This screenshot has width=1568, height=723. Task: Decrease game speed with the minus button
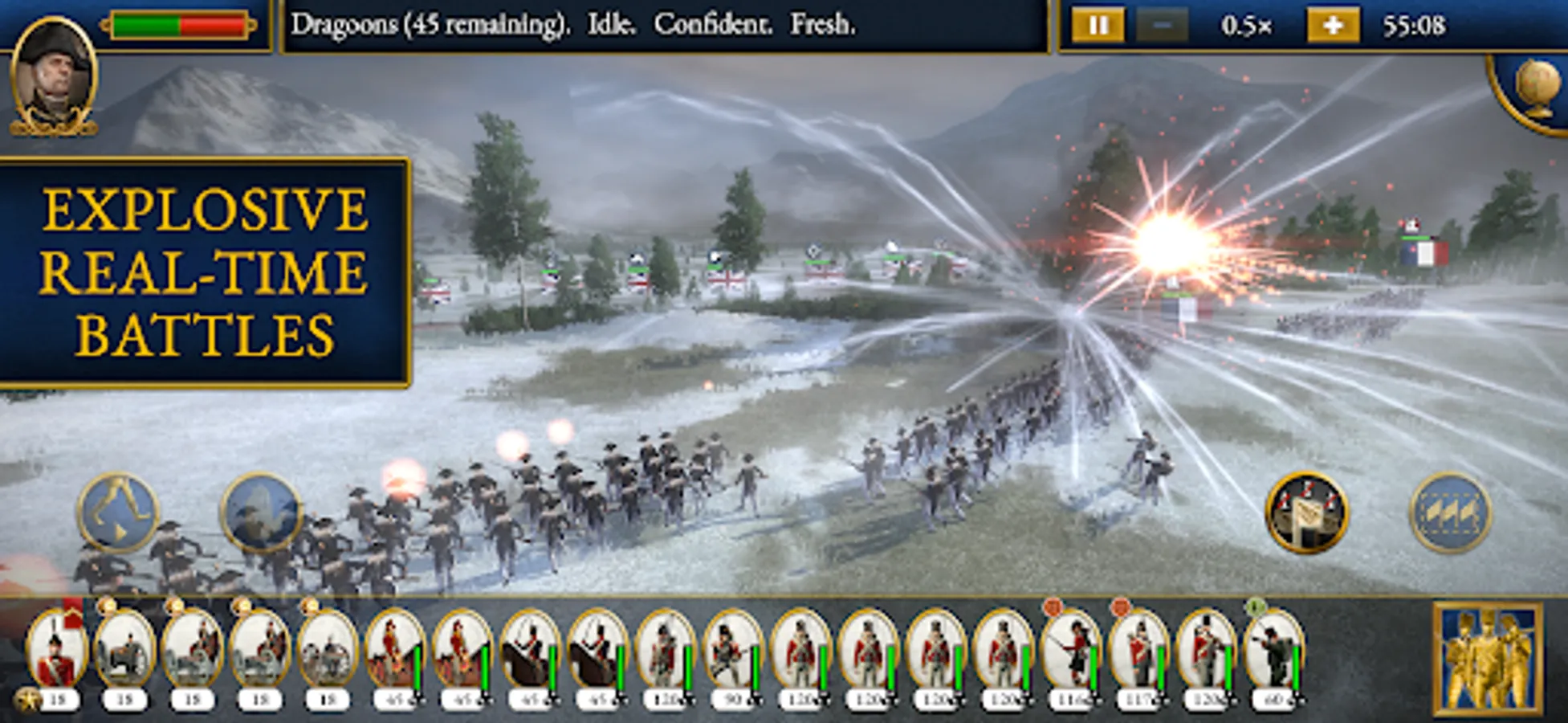coord(1163,23)
